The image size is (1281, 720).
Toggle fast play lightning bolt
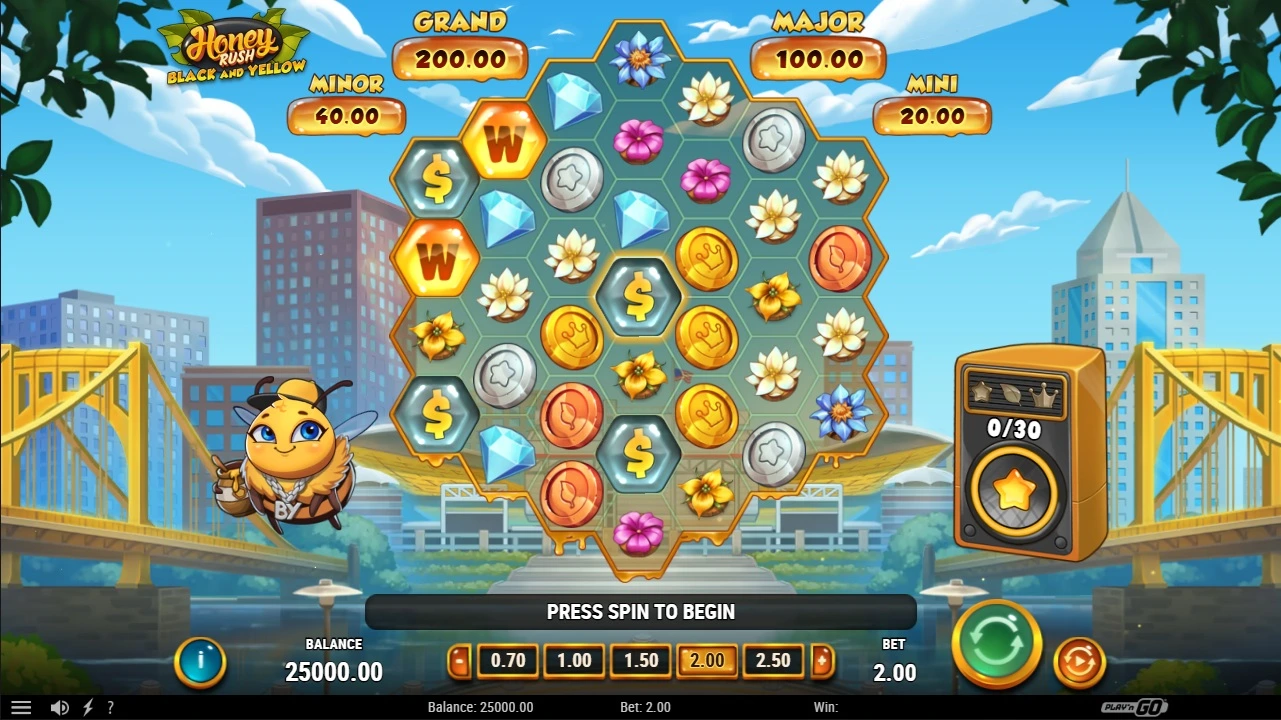tap(88, 707)
